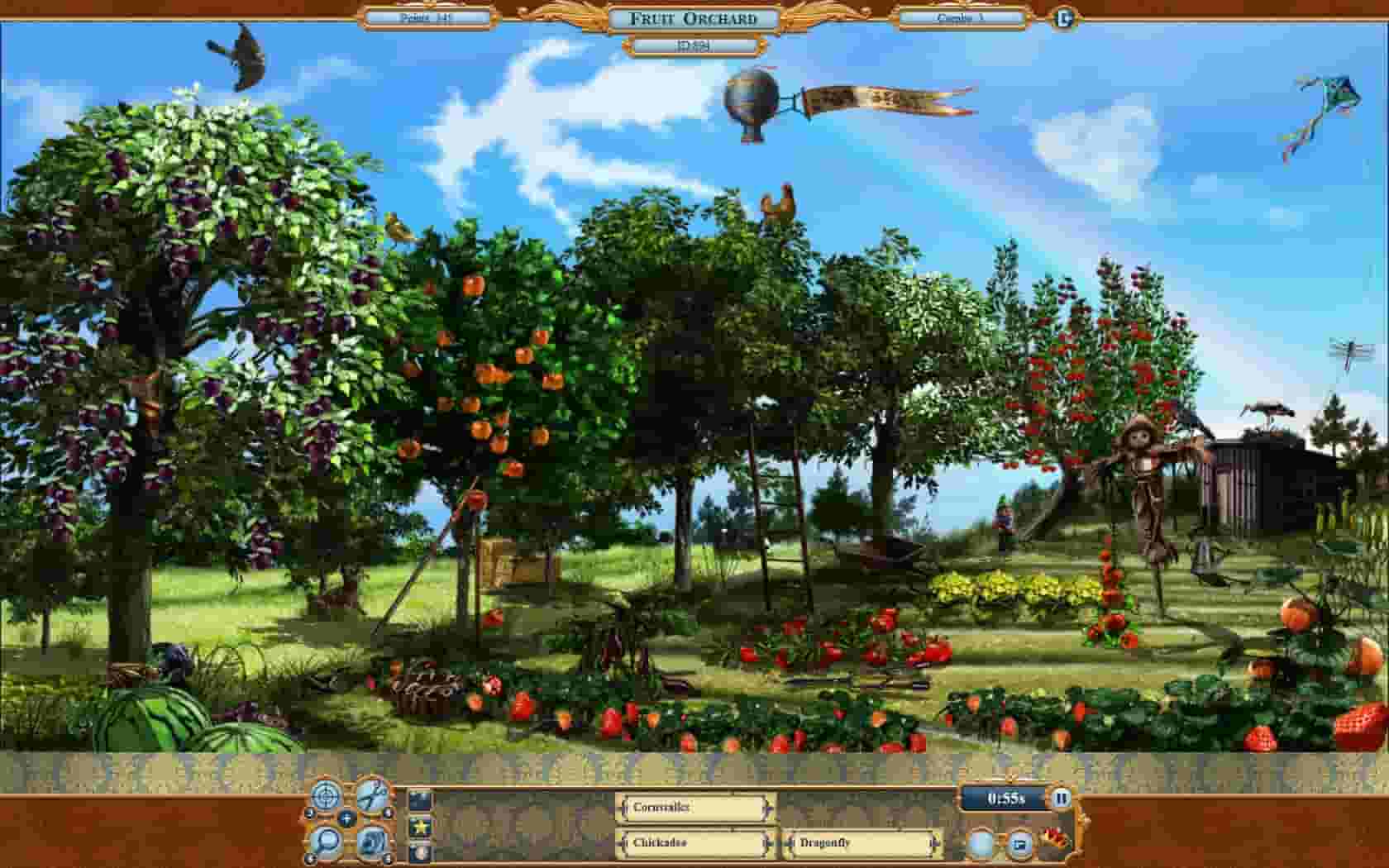Click the Combo counter plate

962,18
